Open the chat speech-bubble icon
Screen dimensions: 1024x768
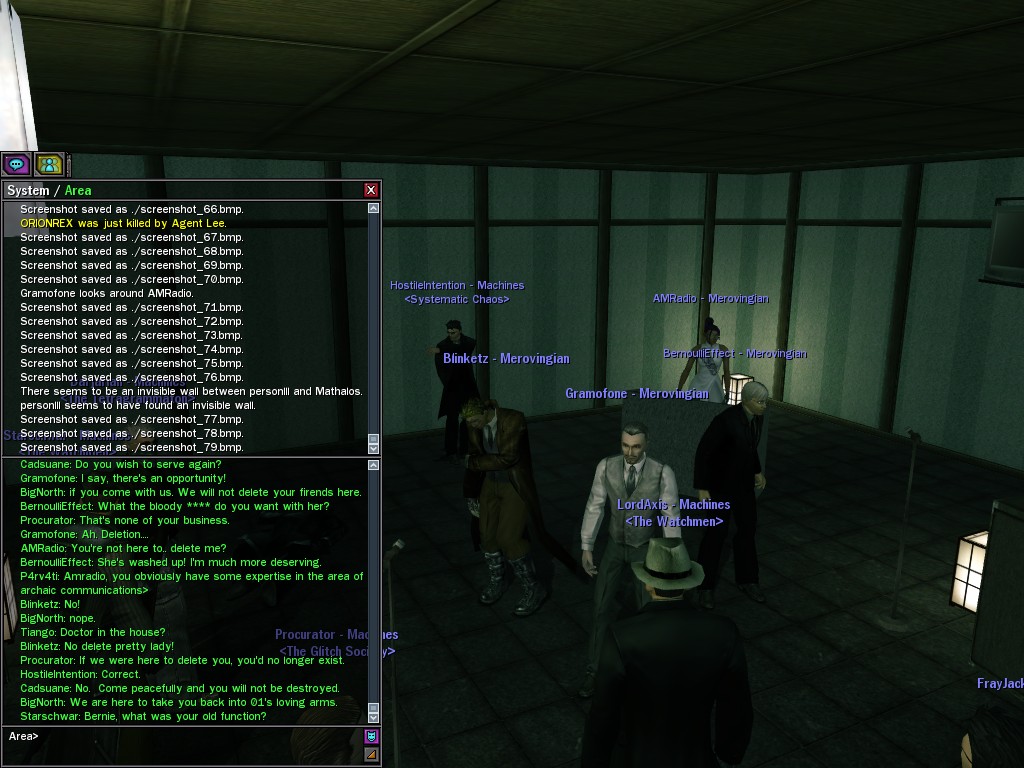tap(16, 164)
